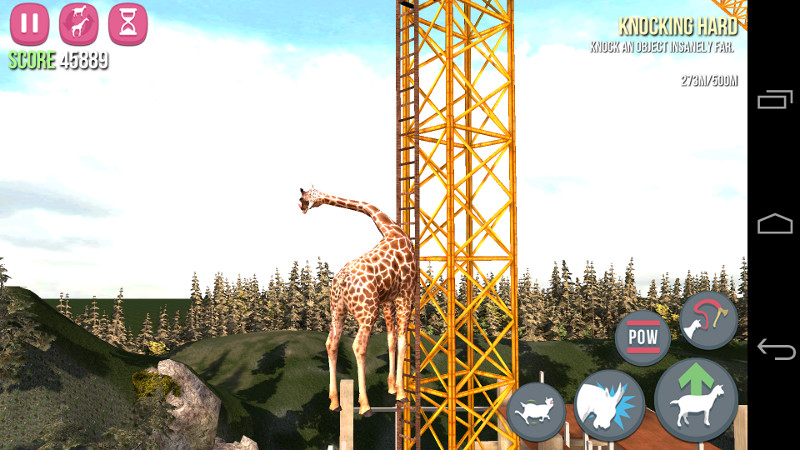Open Android recent apps
Image resolution: width=800 pixels, height=450 pixels.
[x=775, y=99]
